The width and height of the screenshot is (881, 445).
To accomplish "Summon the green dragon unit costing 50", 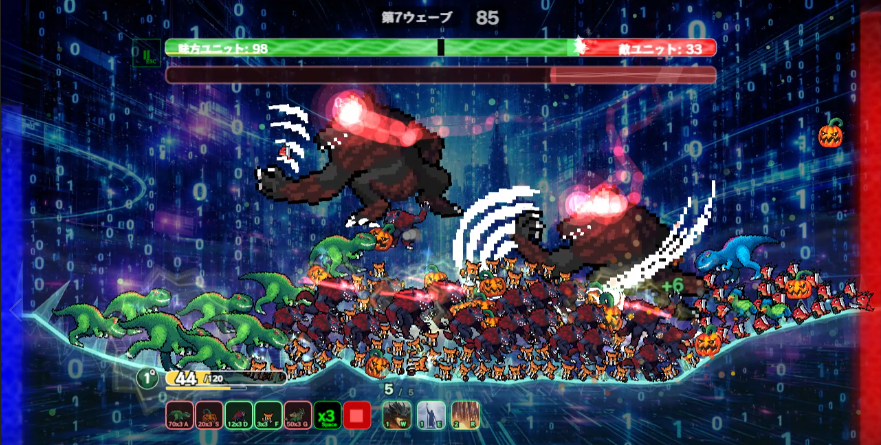I will tap(297, 415).
